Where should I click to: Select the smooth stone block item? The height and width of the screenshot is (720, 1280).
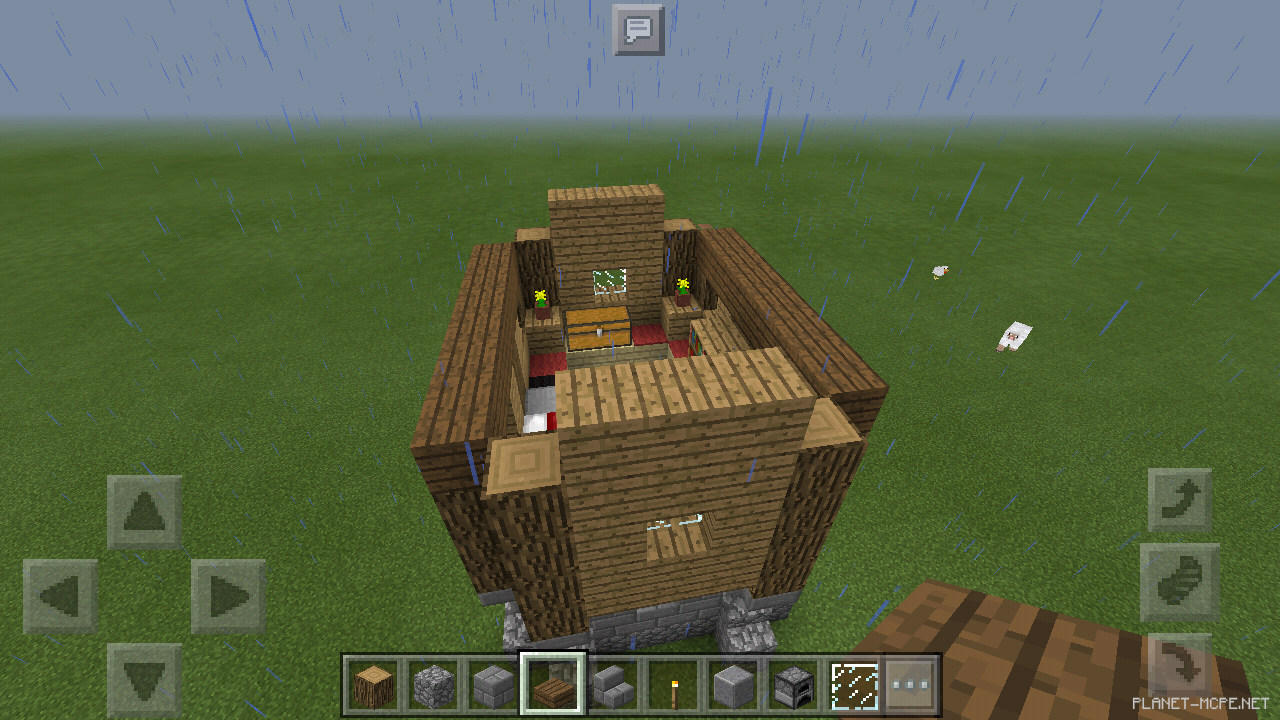pos(733,682)
